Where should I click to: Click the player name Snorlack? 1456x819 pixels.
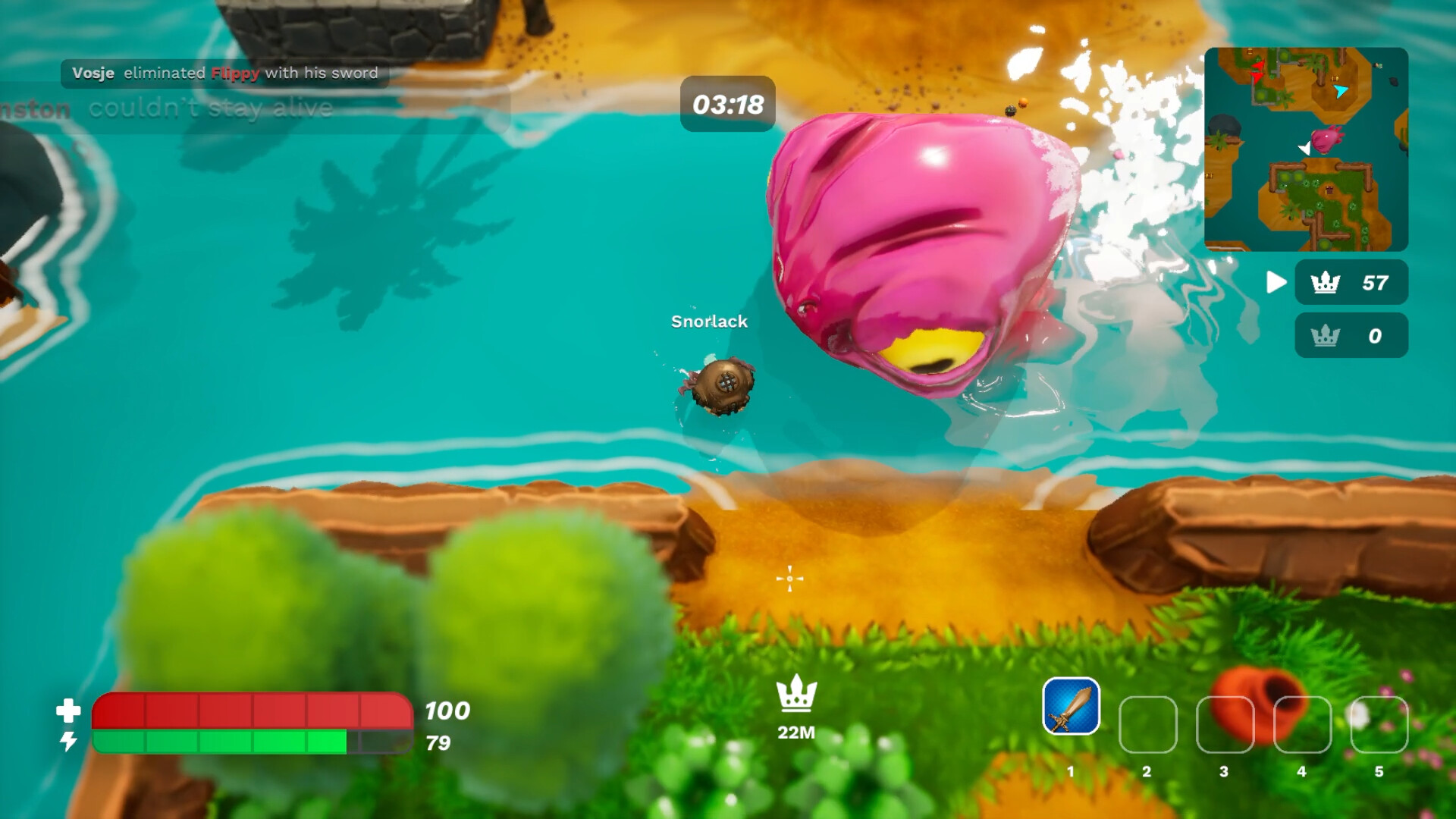(x=708, y=322)
